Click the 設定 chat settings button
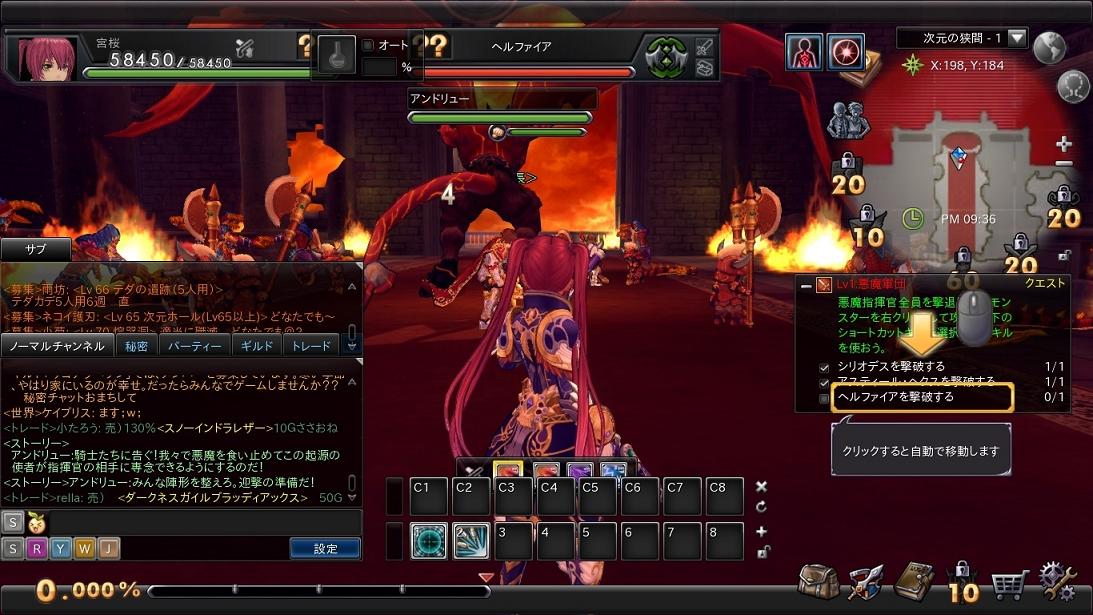This screenshot has width=1093, height=615. (325, 548)
